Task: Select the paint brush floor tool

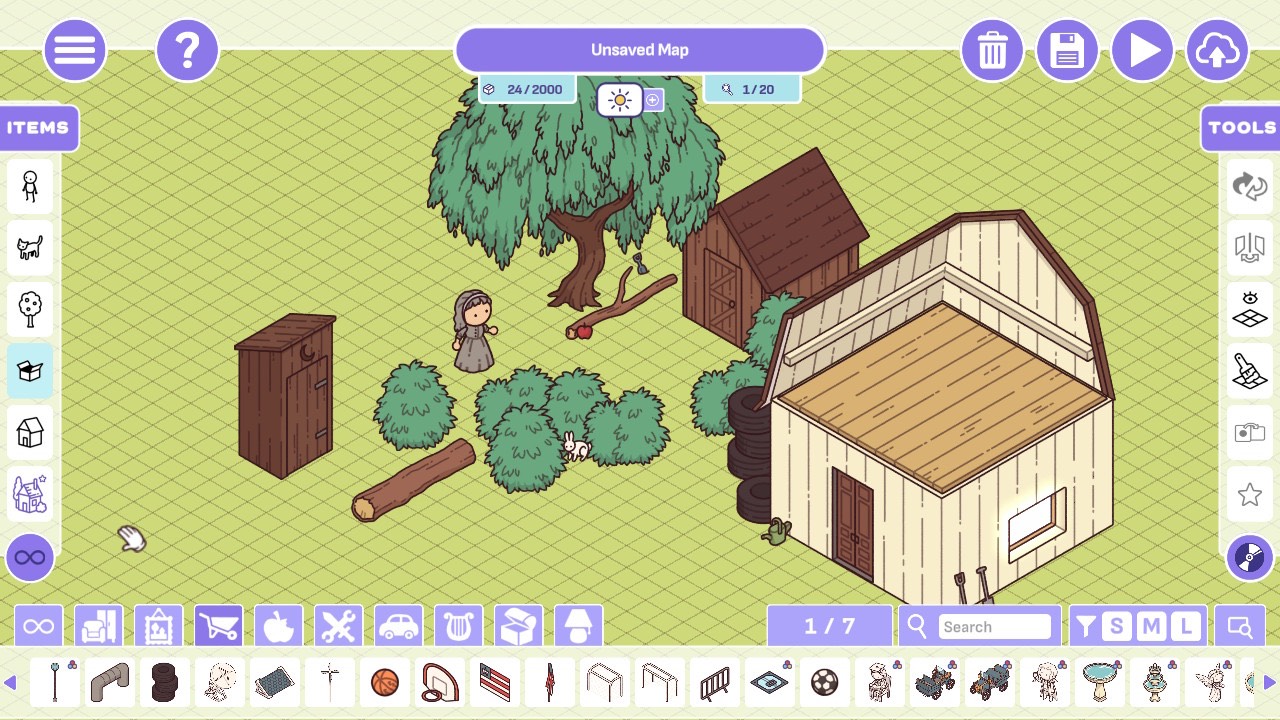Action: click(1250, 371)
